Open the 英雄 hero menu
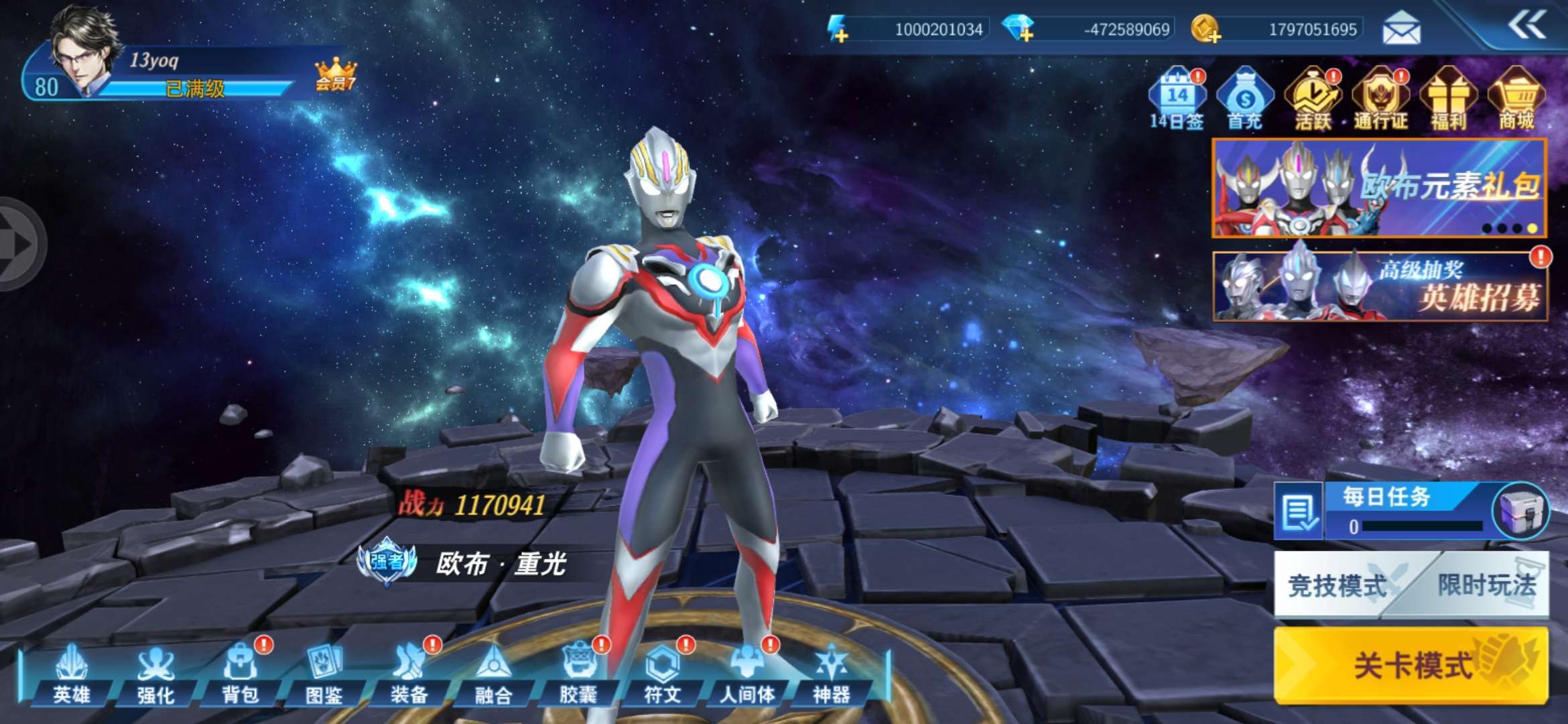The height and width of the screenshot is (724, 1568). (71, 675)
